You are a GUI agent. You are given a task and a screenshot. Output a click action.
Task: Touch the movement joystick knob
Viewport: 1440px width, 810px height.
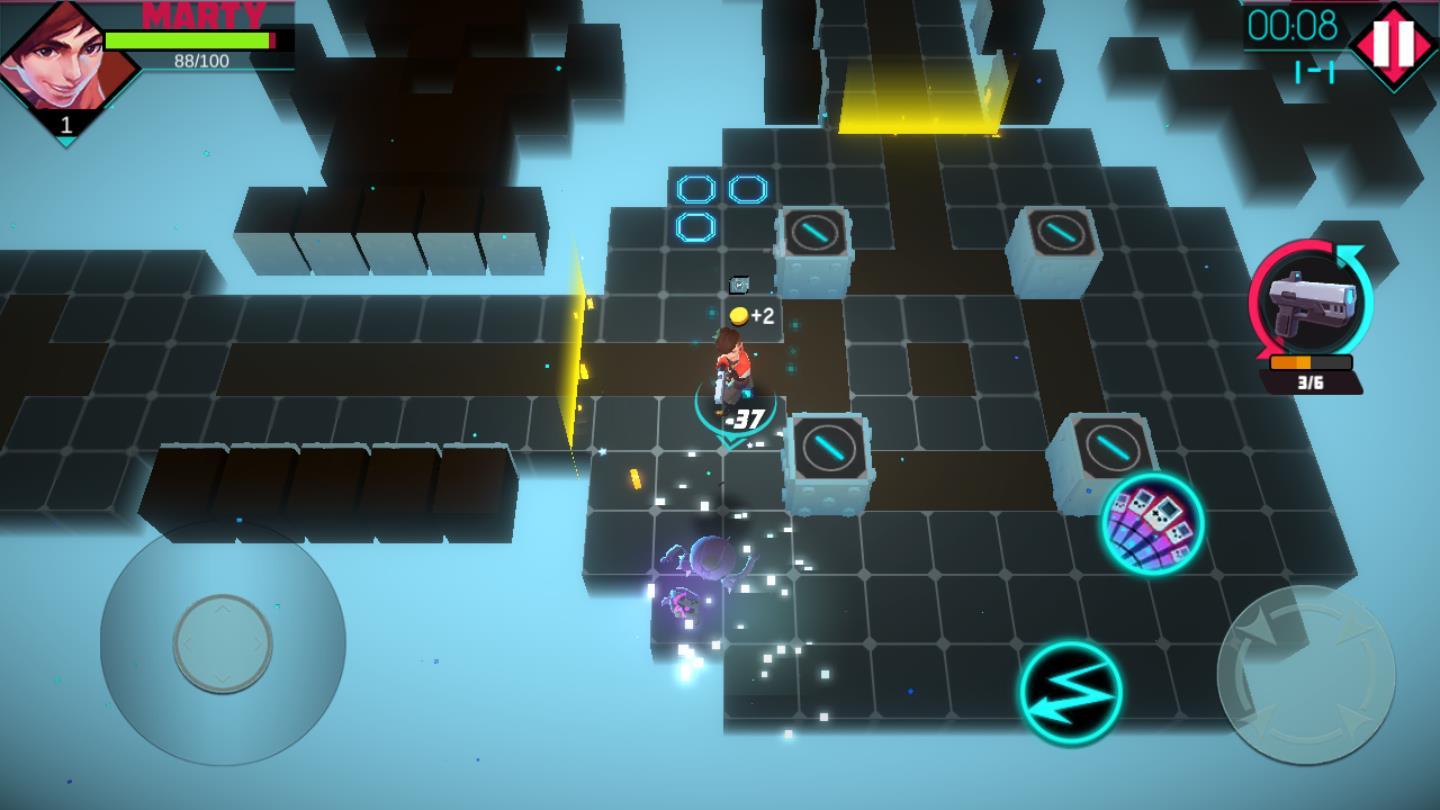tap(222, 643)
